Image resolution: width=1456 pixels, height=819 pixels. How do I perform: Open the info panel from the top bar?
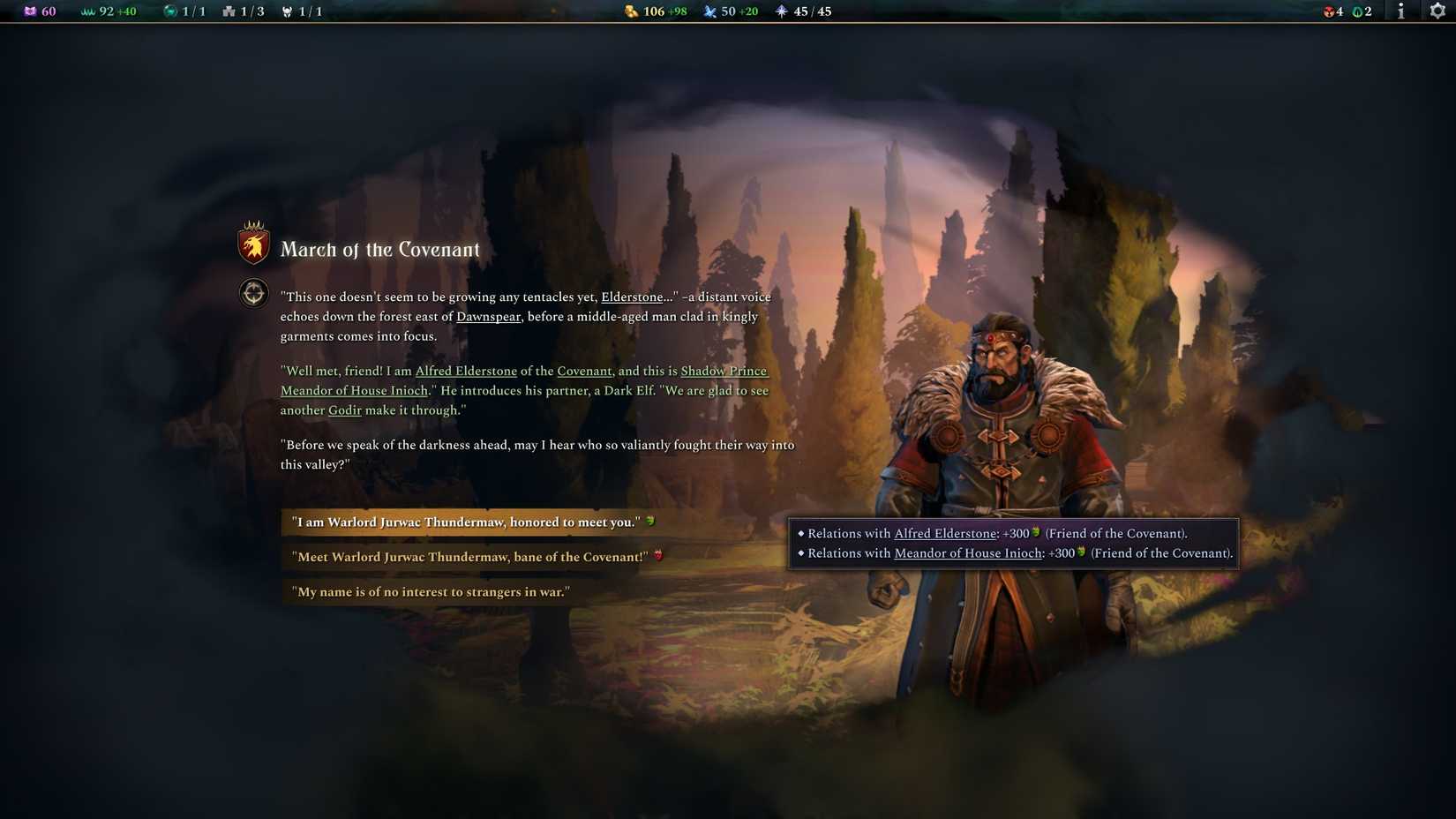1400,11
